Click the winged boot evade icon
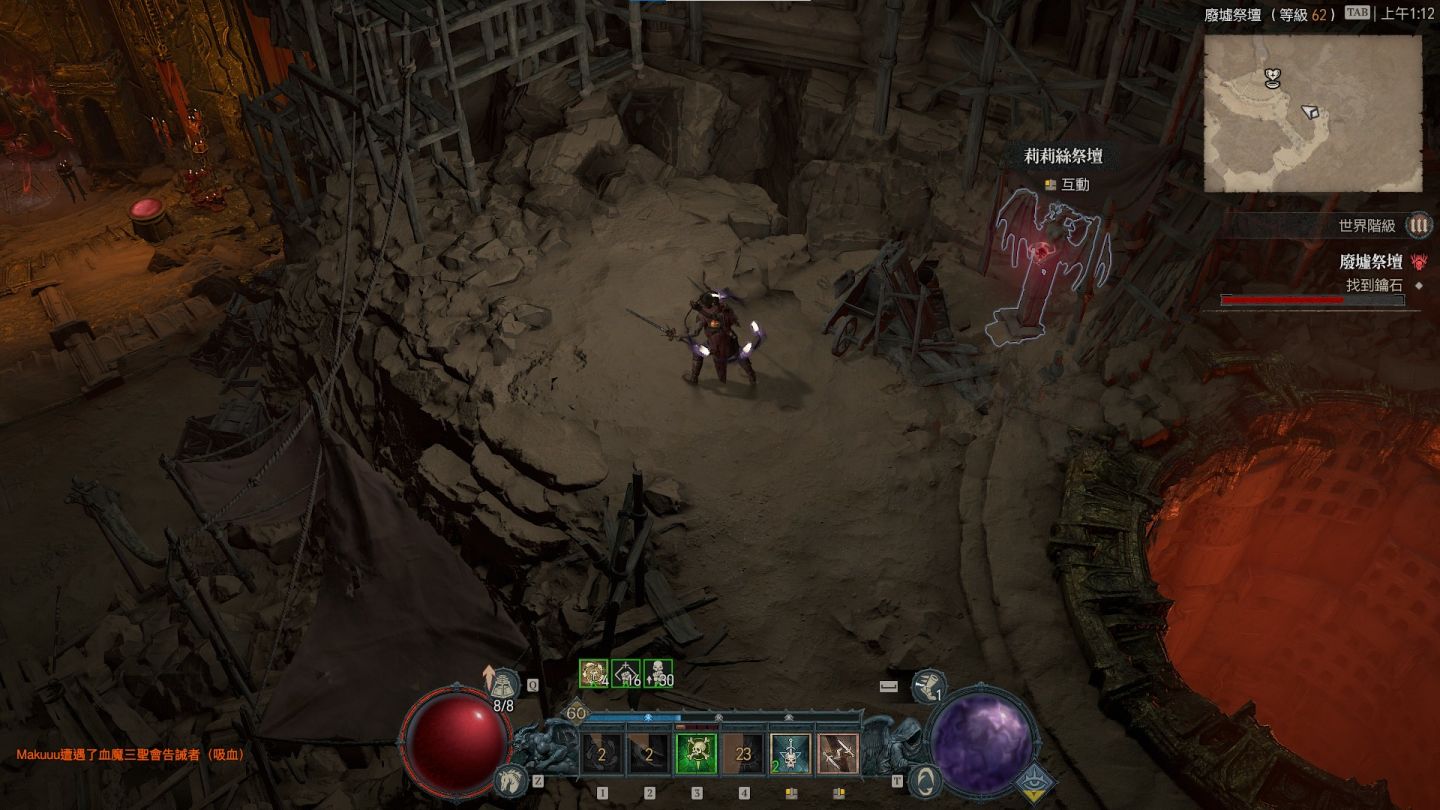Image resolution: width=1440 pixels, height=810 pixels. pyautogui.click(x=929, y=686)
